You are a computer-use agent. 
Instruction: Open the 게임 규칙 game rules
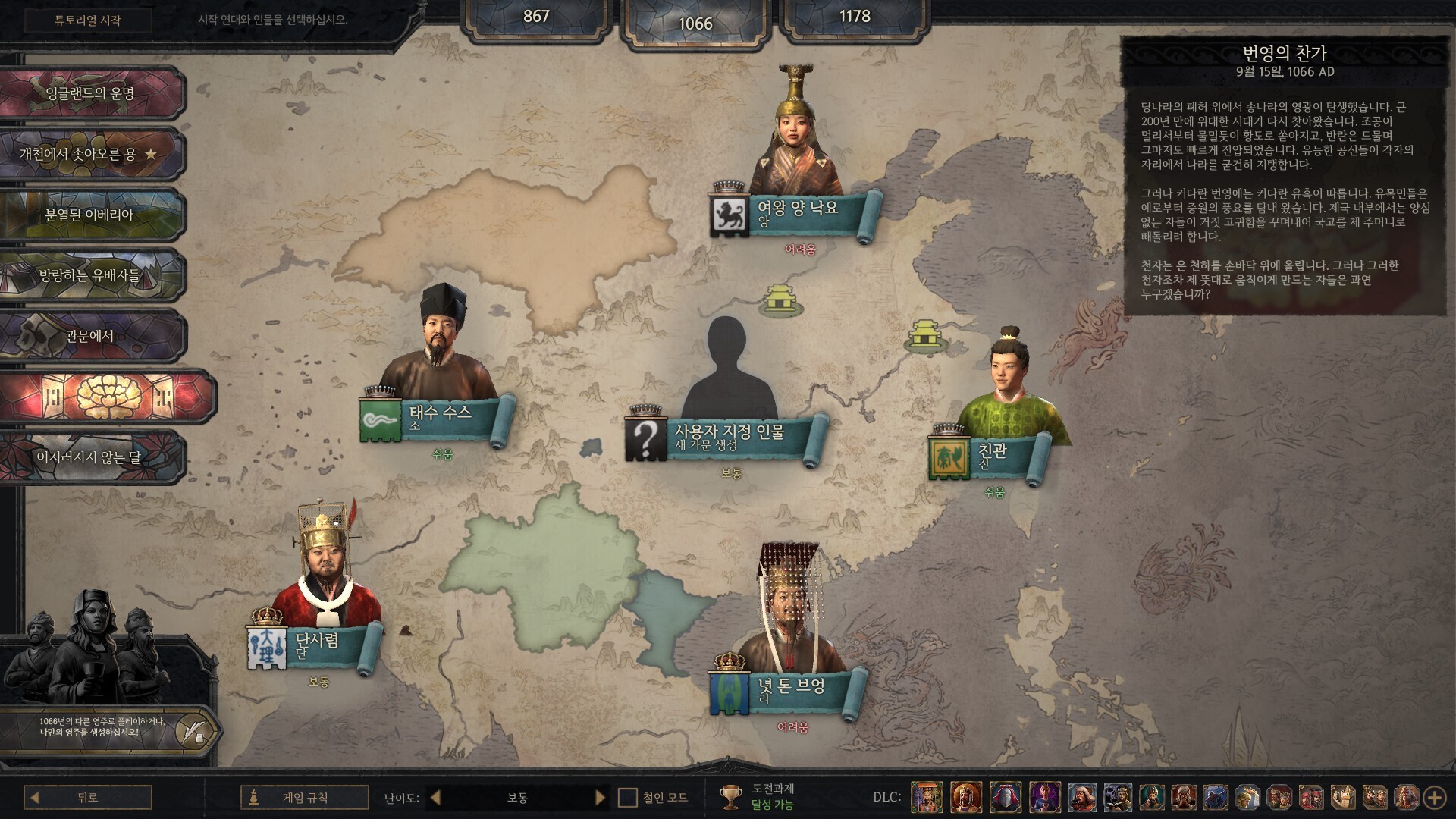pyautogui.click(x=305, y=797)
